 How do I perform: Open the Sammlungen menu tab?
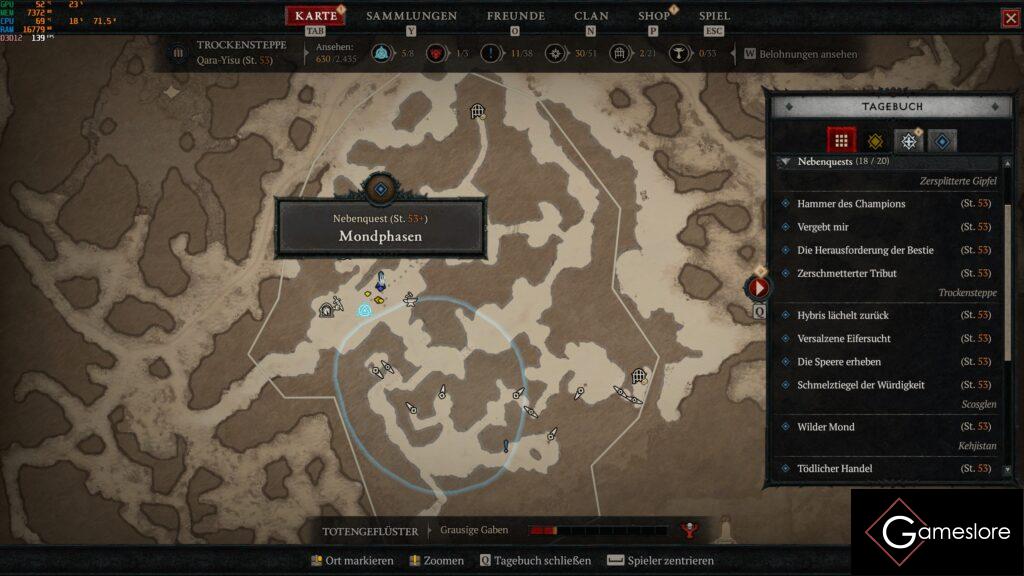[x=411, y=16]
